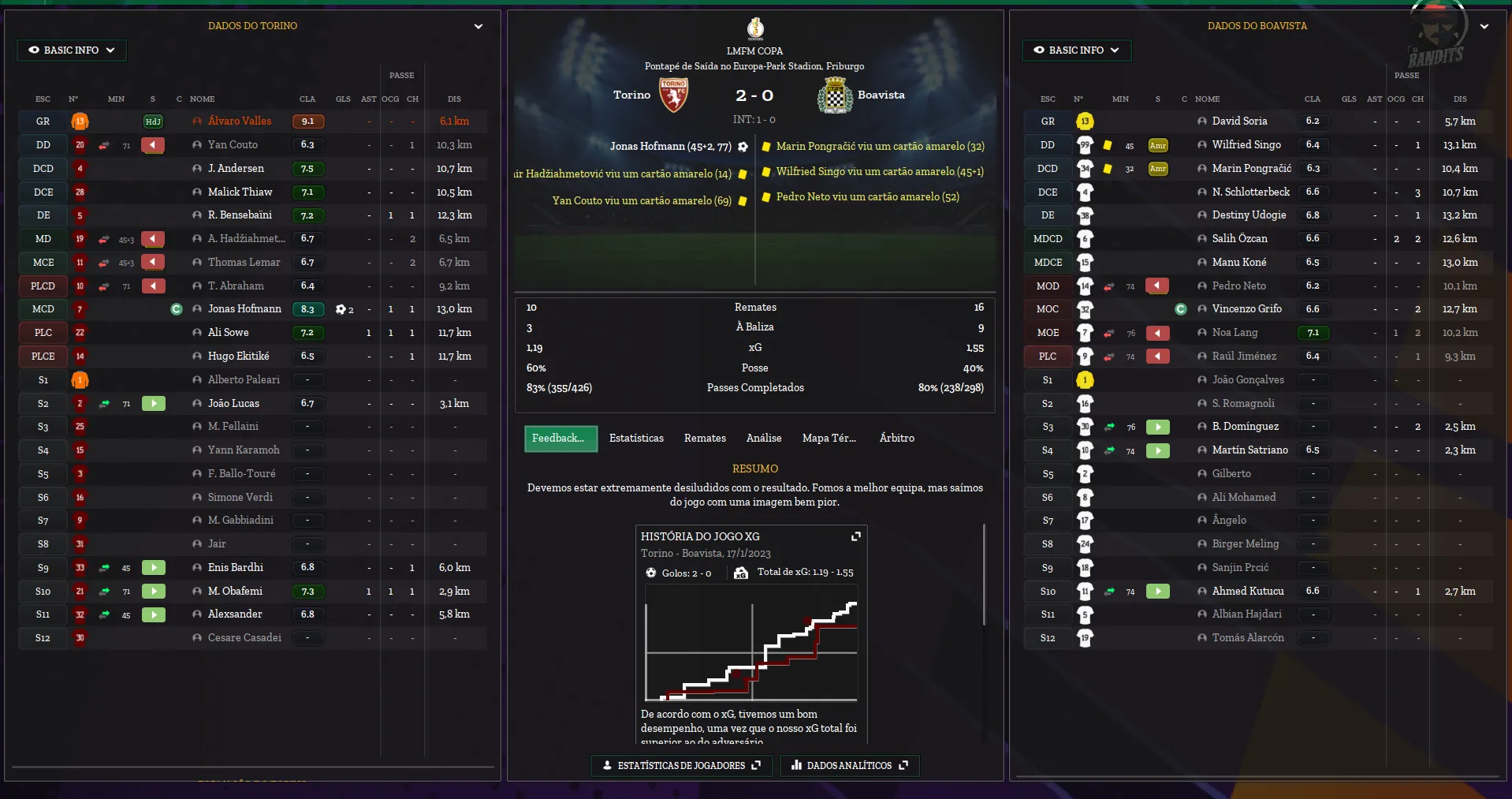Image resolution: width=1512 pixels, height=799 pixels.
Task: Select M. Obafemi substitute row
Action: tap(235, 592)
